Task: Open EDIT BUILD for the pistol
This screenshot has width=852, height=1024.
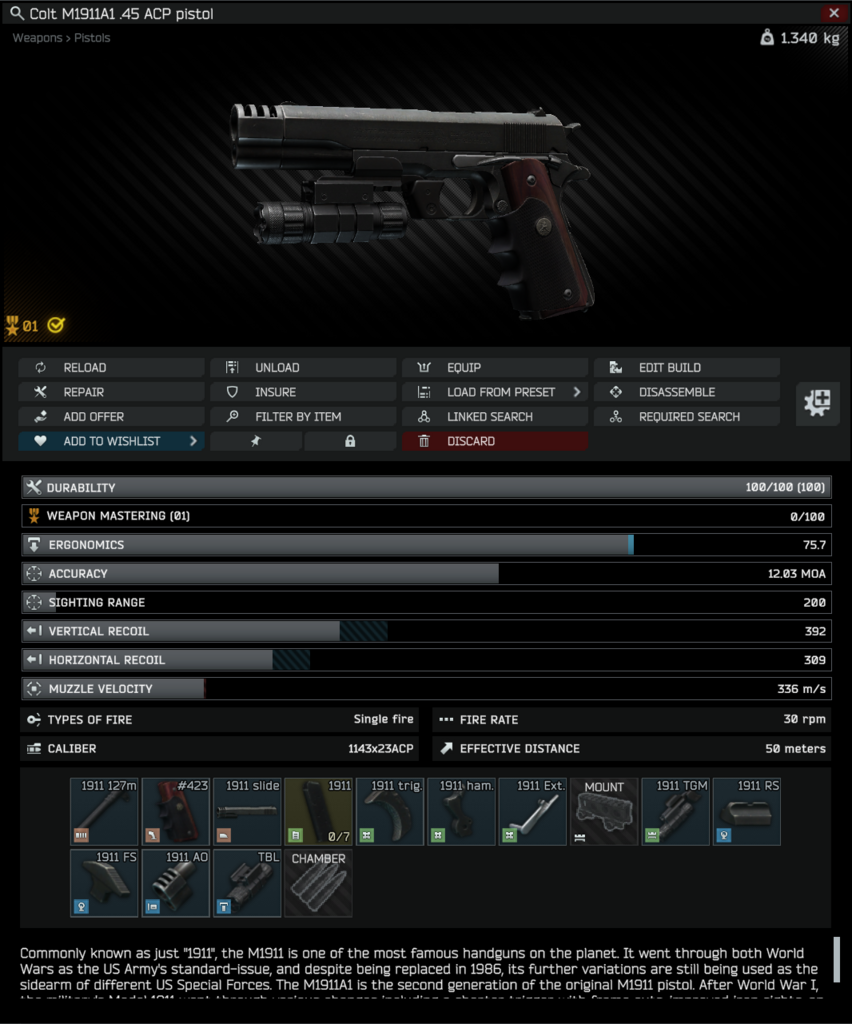Action: pos(686,368)
